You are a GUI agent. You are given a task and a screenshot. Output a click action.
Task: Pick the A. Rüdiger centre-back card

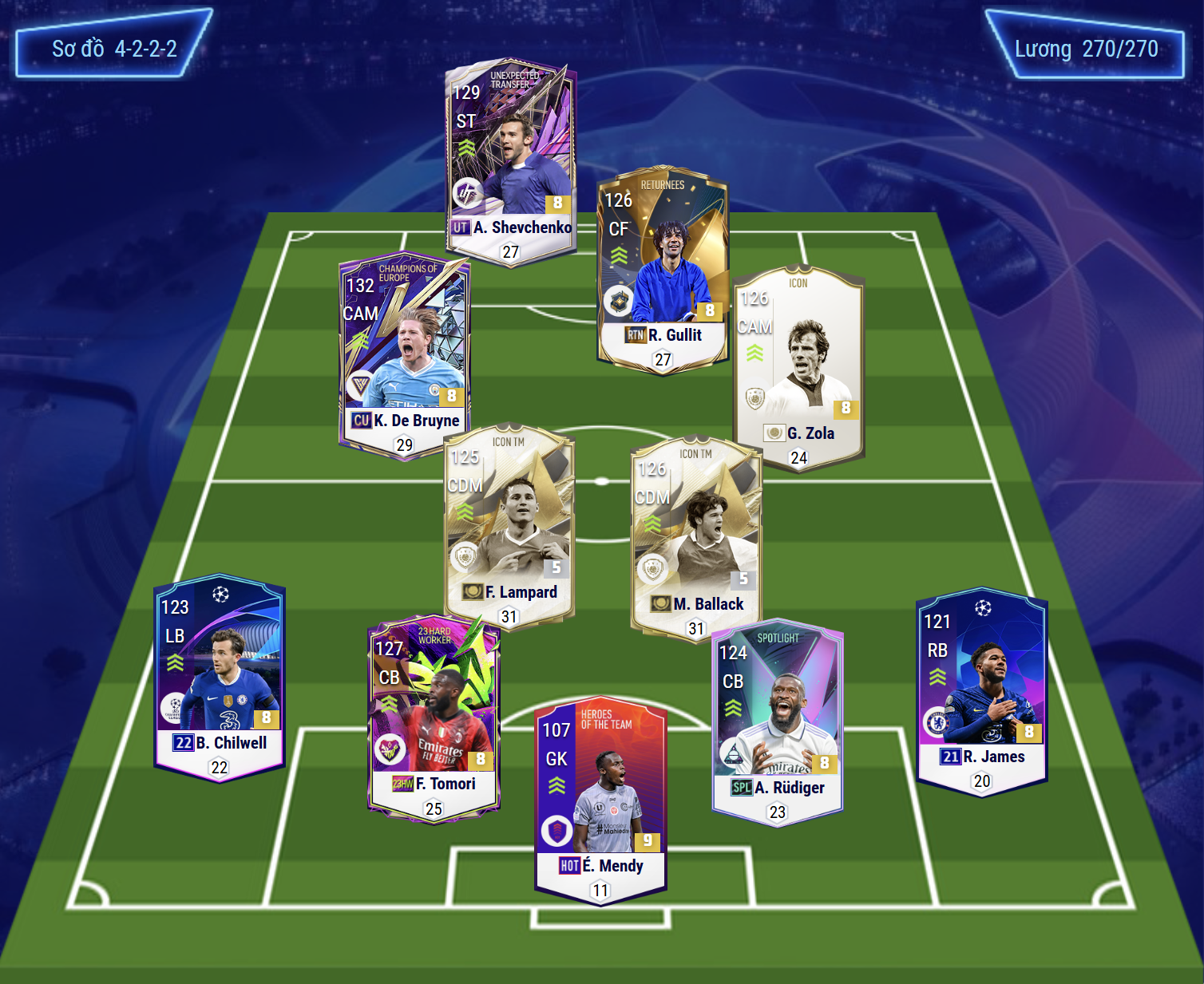[x=777, y=722]
